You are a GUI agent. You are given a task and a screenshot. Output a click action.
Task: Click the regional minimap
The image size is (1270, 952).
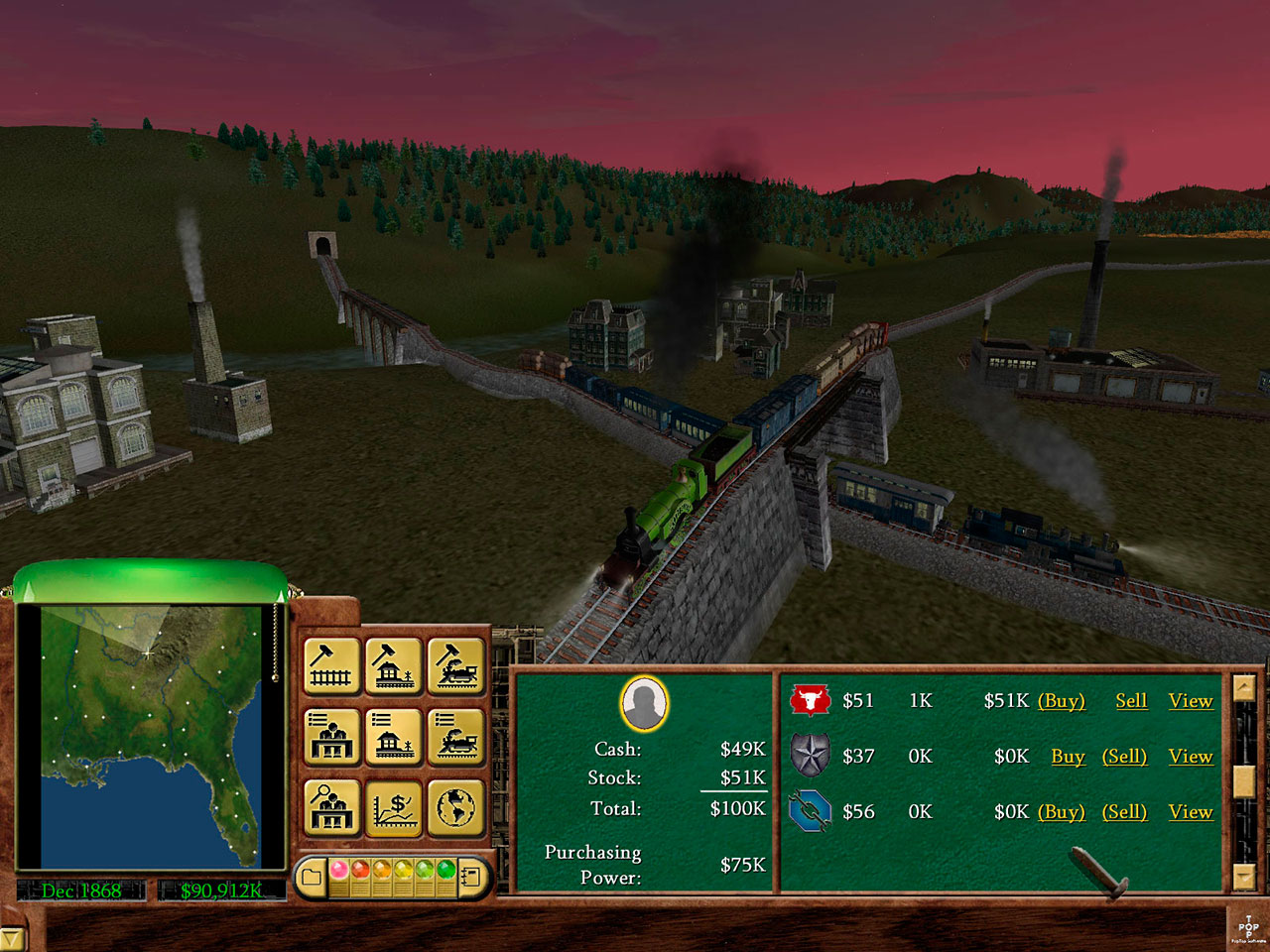coord(149,734)
